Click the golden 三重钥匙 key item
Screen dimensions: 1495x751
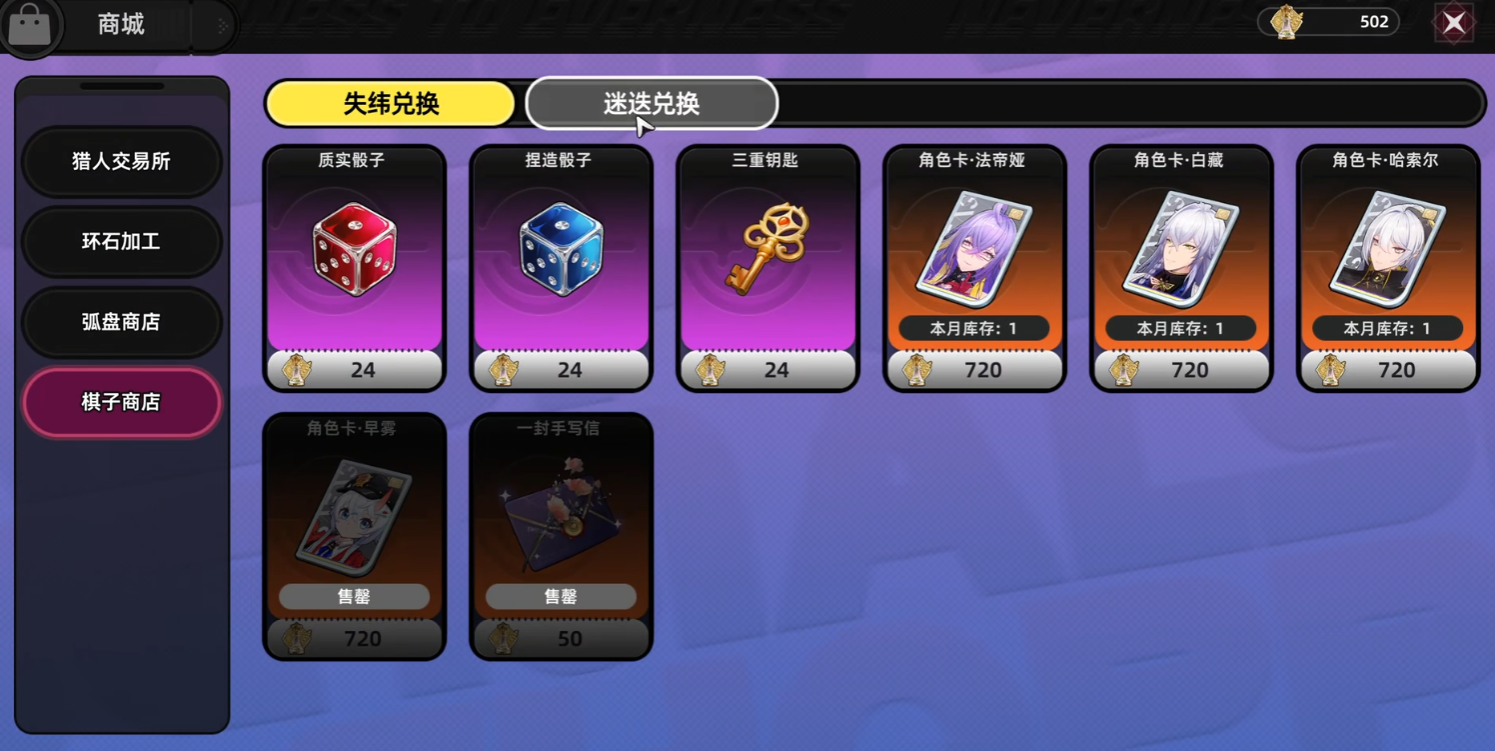[767, 250]
